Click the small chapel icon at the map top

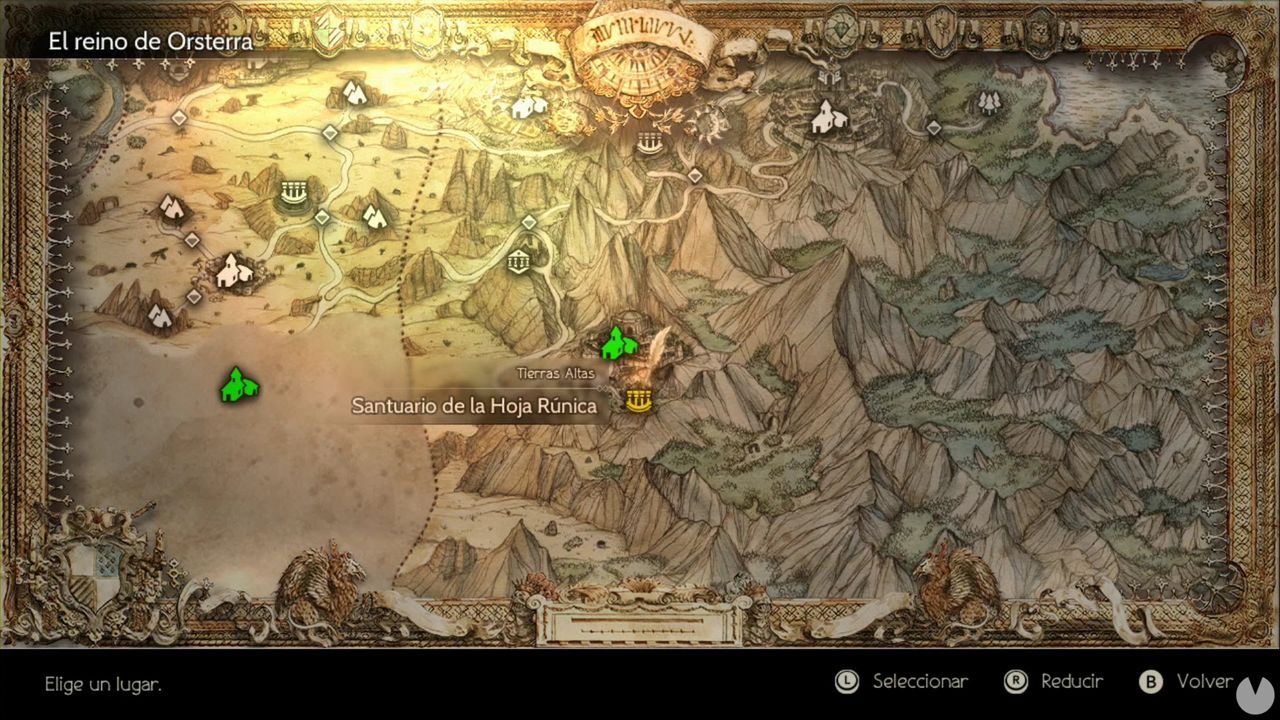tap(526, 106)
